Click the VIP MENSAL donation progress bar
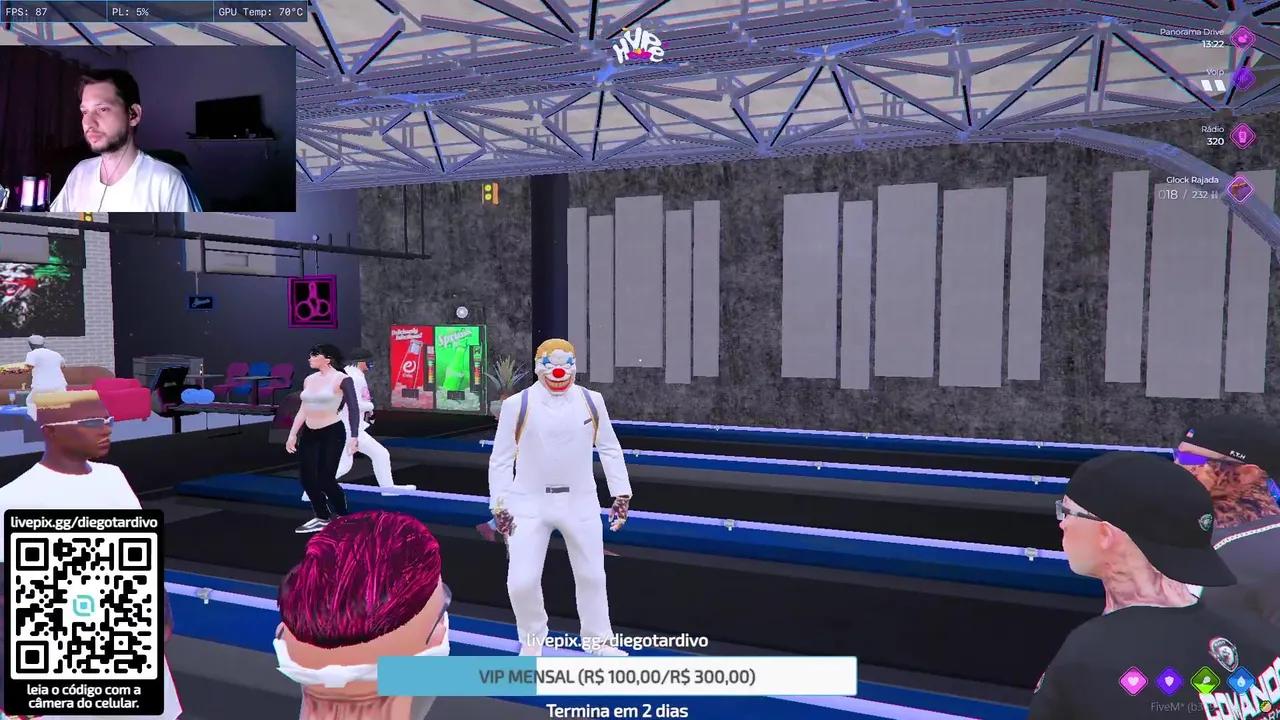Image resolution: width=1280 pixels, height=720 pixels. pyautogui.click(x=617, y=676)
